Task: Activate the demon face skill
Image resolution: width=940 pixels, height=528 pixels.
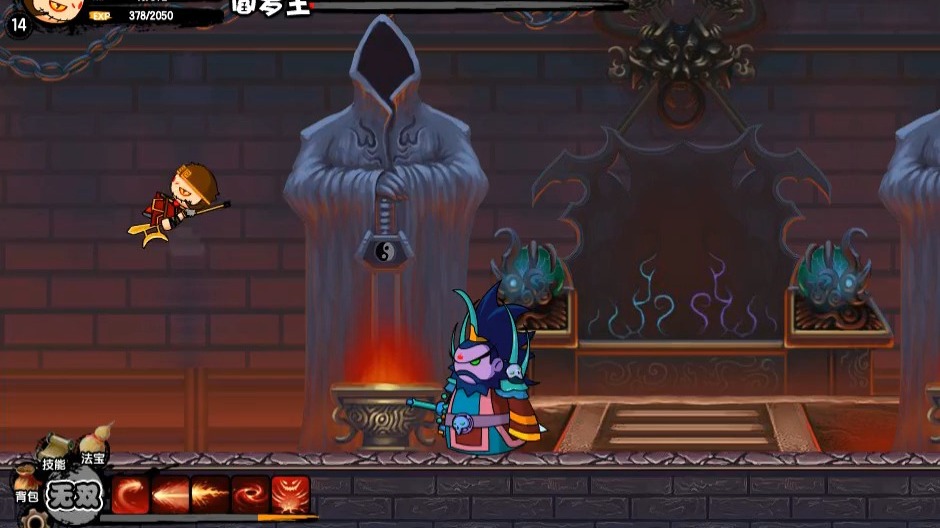Action: [290, 494]
